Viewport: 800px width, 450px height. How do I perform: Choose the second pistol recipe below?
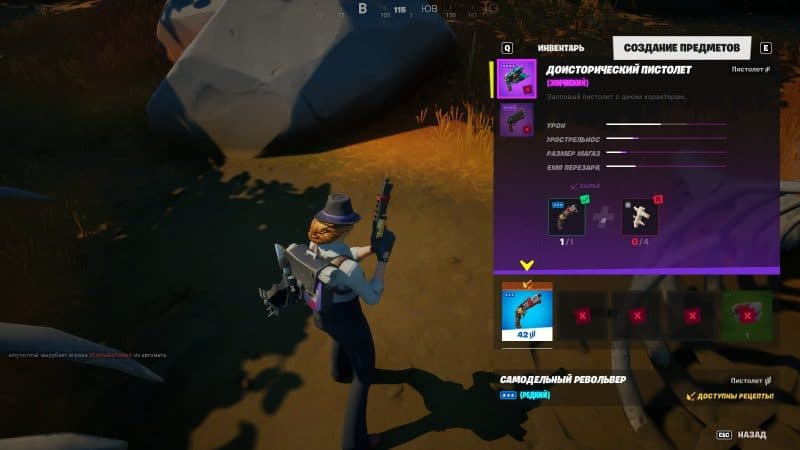point(517,121)
